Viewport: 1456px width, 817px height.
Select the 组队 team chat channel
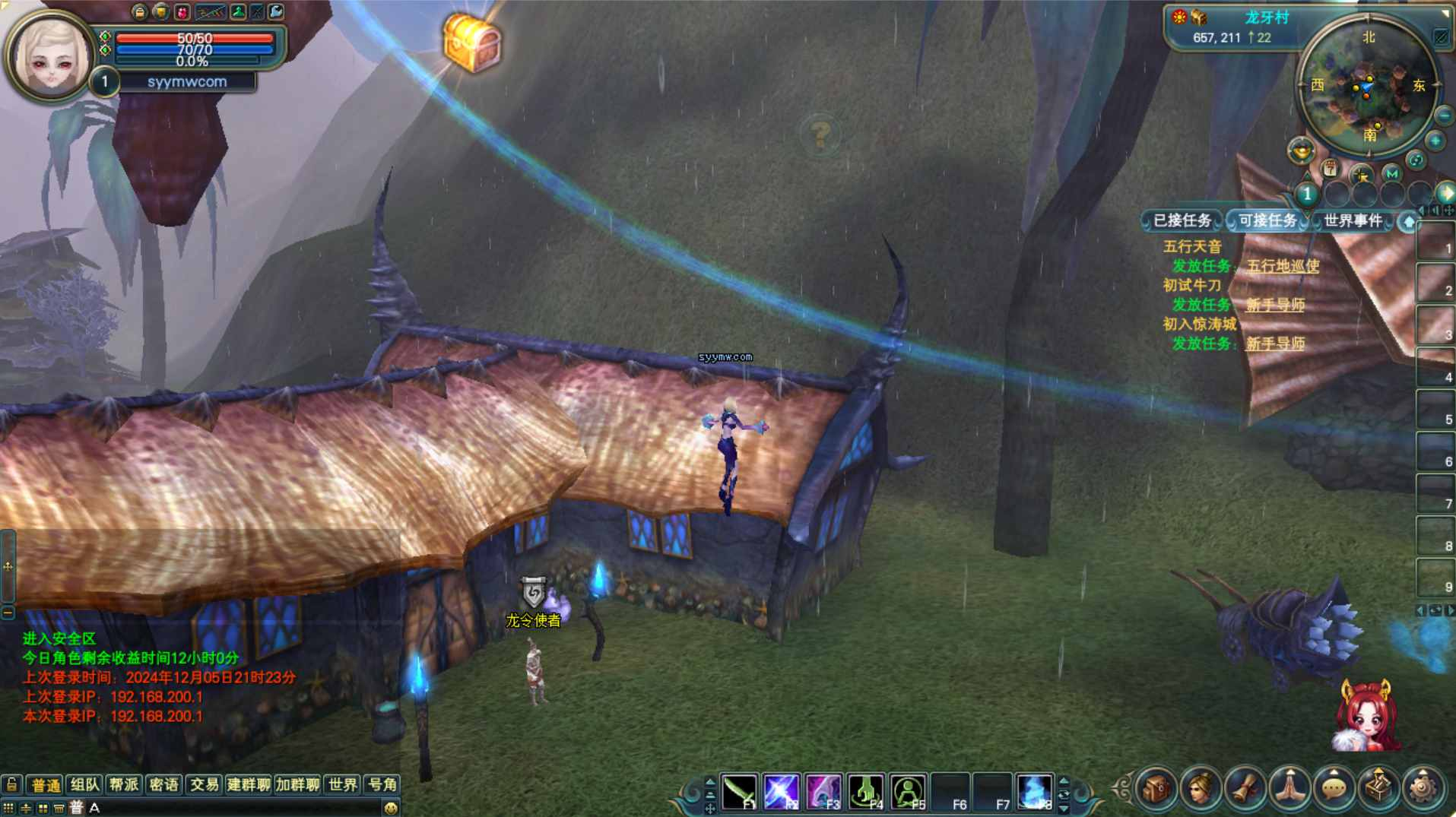pos(84,784)
